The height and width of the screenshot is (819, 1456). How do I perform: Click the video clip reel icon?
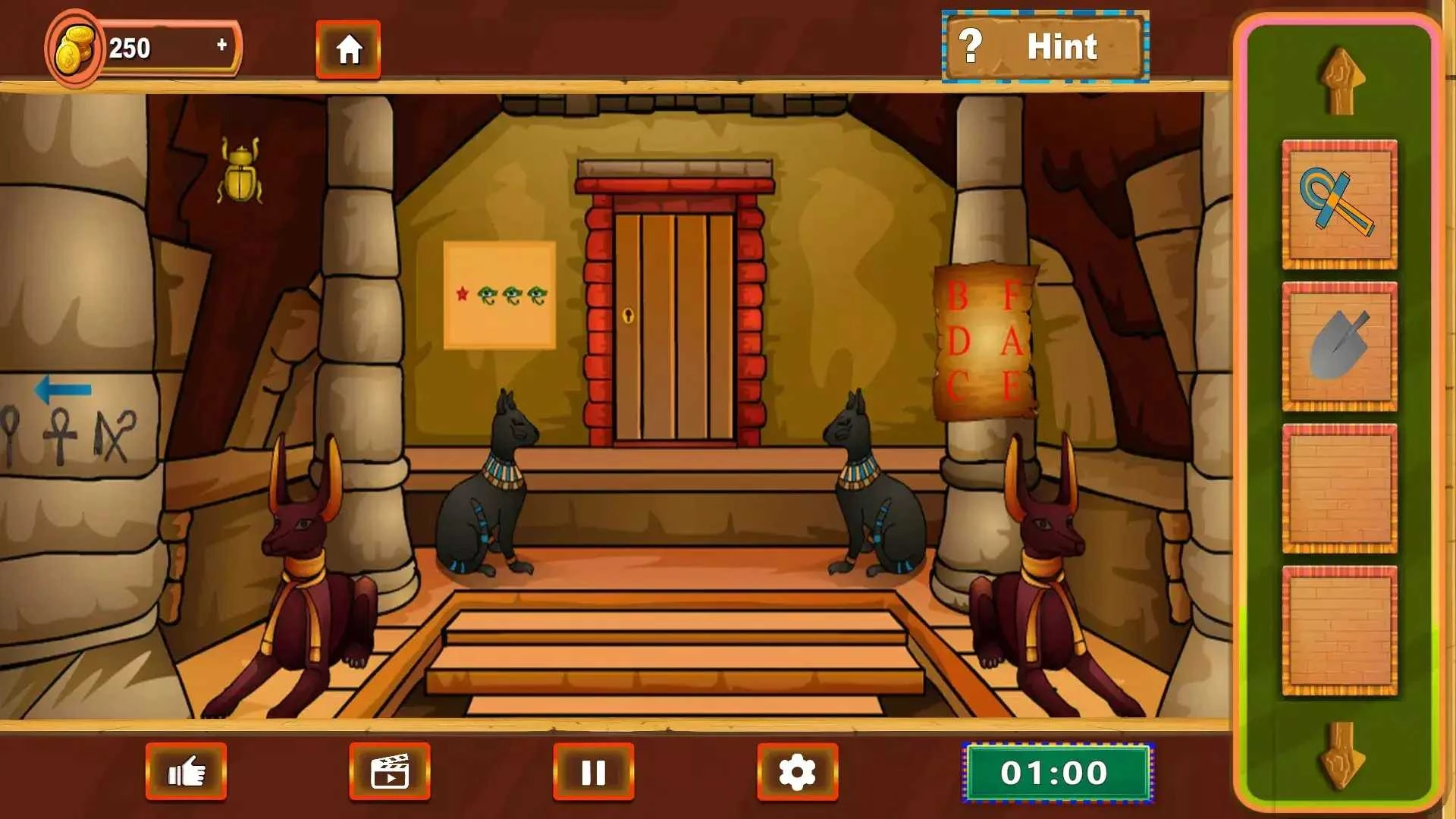coord(390,772)
